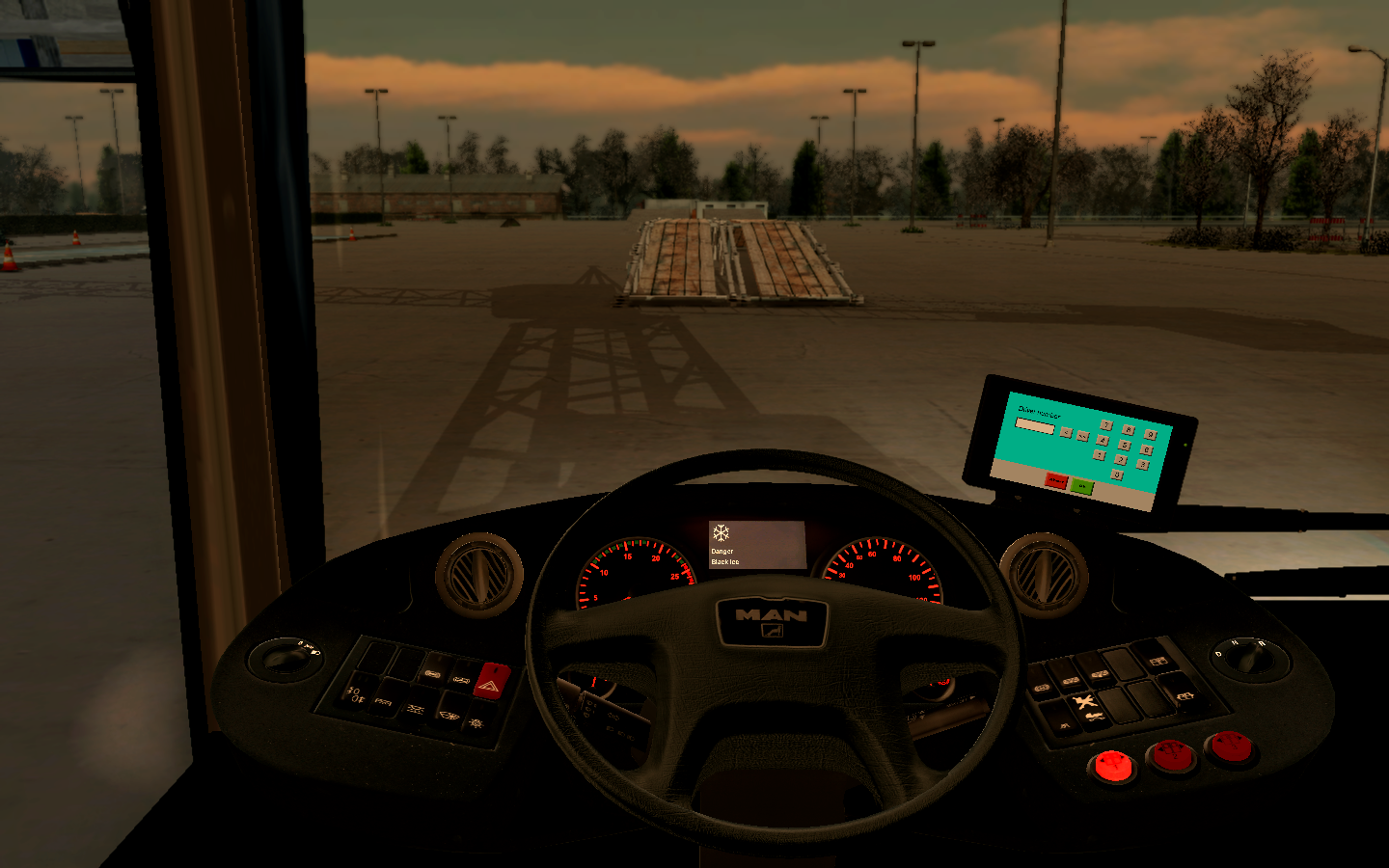Open door 3 with the red round button
1389x868 pixels.
click(1230, 746)
